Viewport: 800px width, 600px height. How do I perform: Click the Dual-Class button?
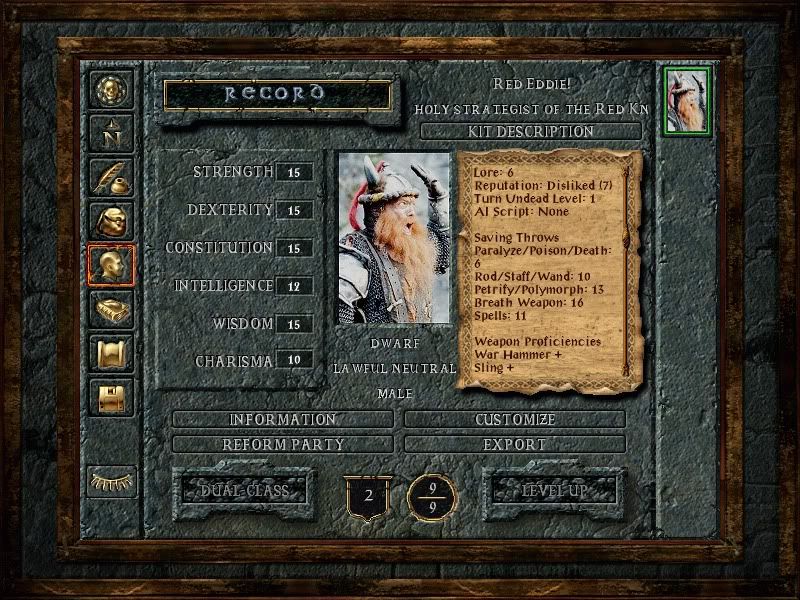[243, 491]
